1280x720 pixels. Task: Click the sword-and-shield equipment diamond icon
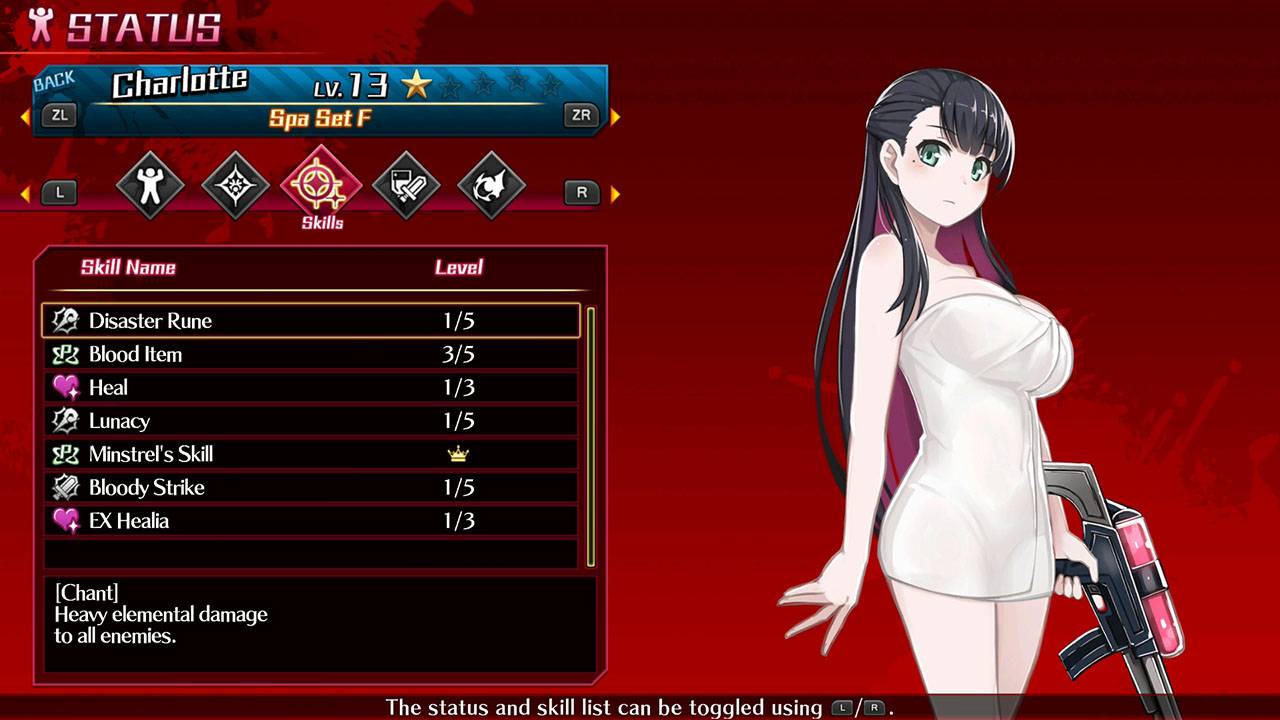click(405, 183)
